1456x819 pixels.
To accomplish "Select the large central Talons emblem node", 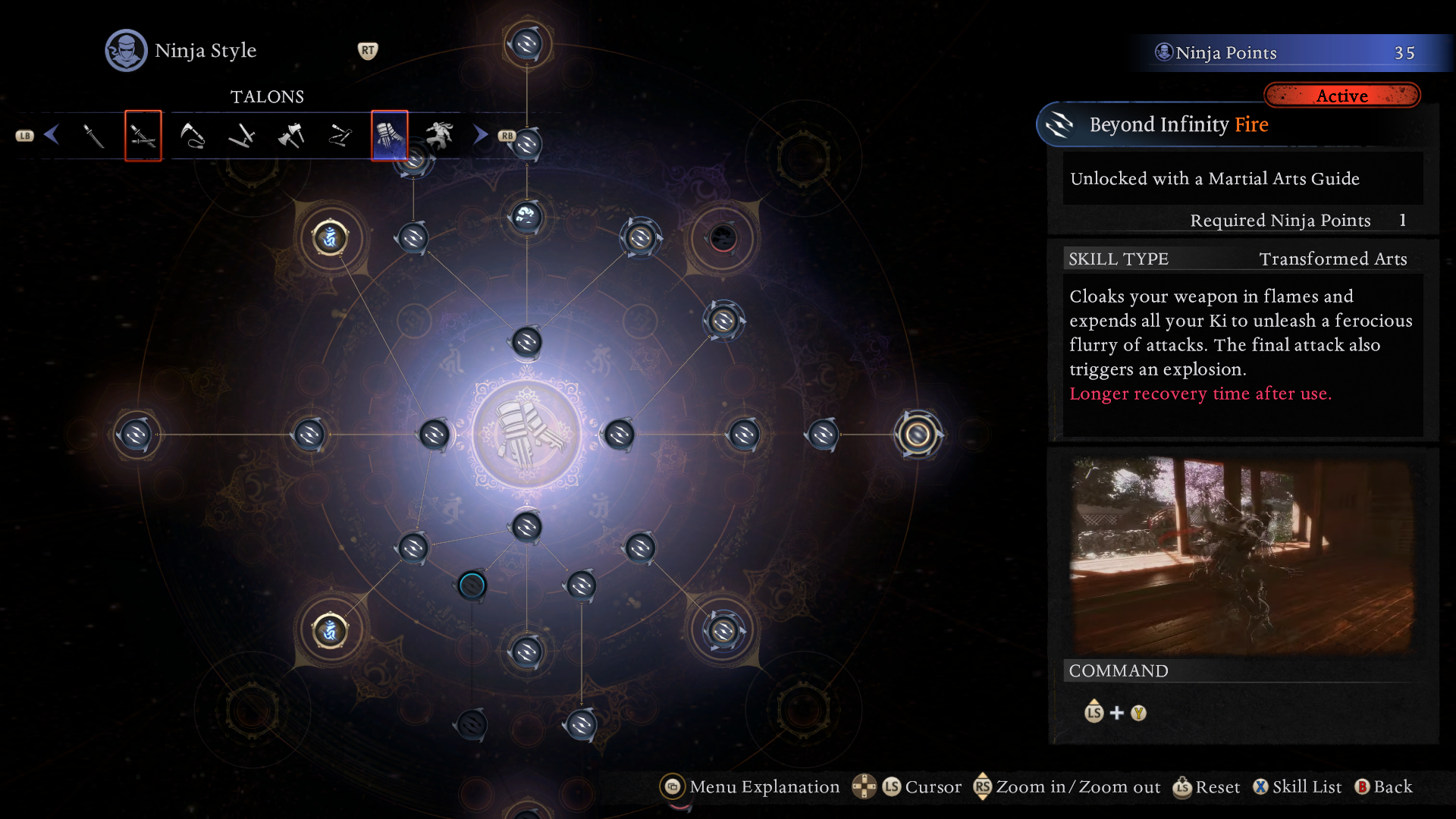I will pos(526,435).
